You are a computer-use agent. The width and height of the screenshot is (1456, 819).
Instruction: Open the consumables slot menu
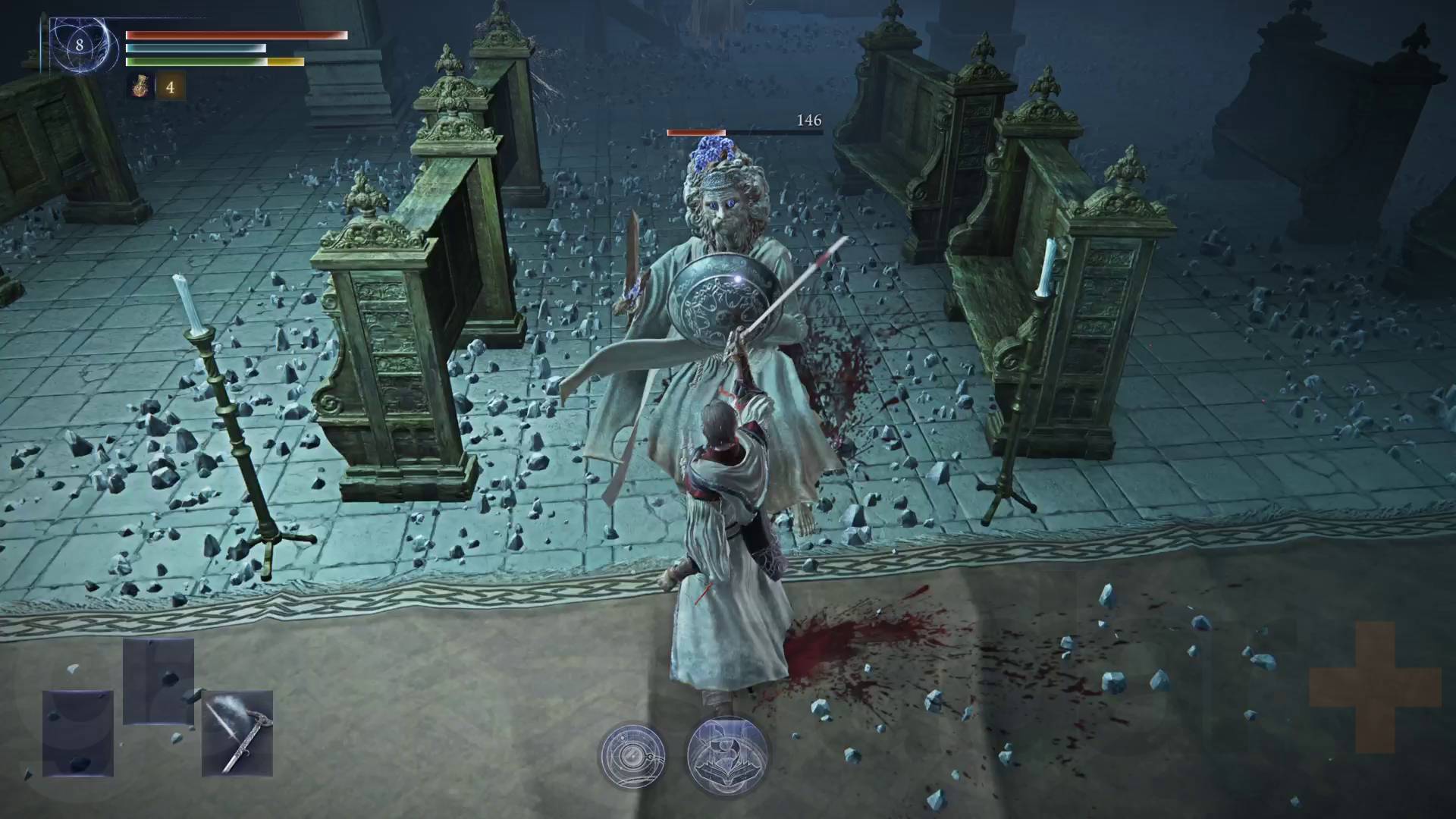click(x=140, y=87)
